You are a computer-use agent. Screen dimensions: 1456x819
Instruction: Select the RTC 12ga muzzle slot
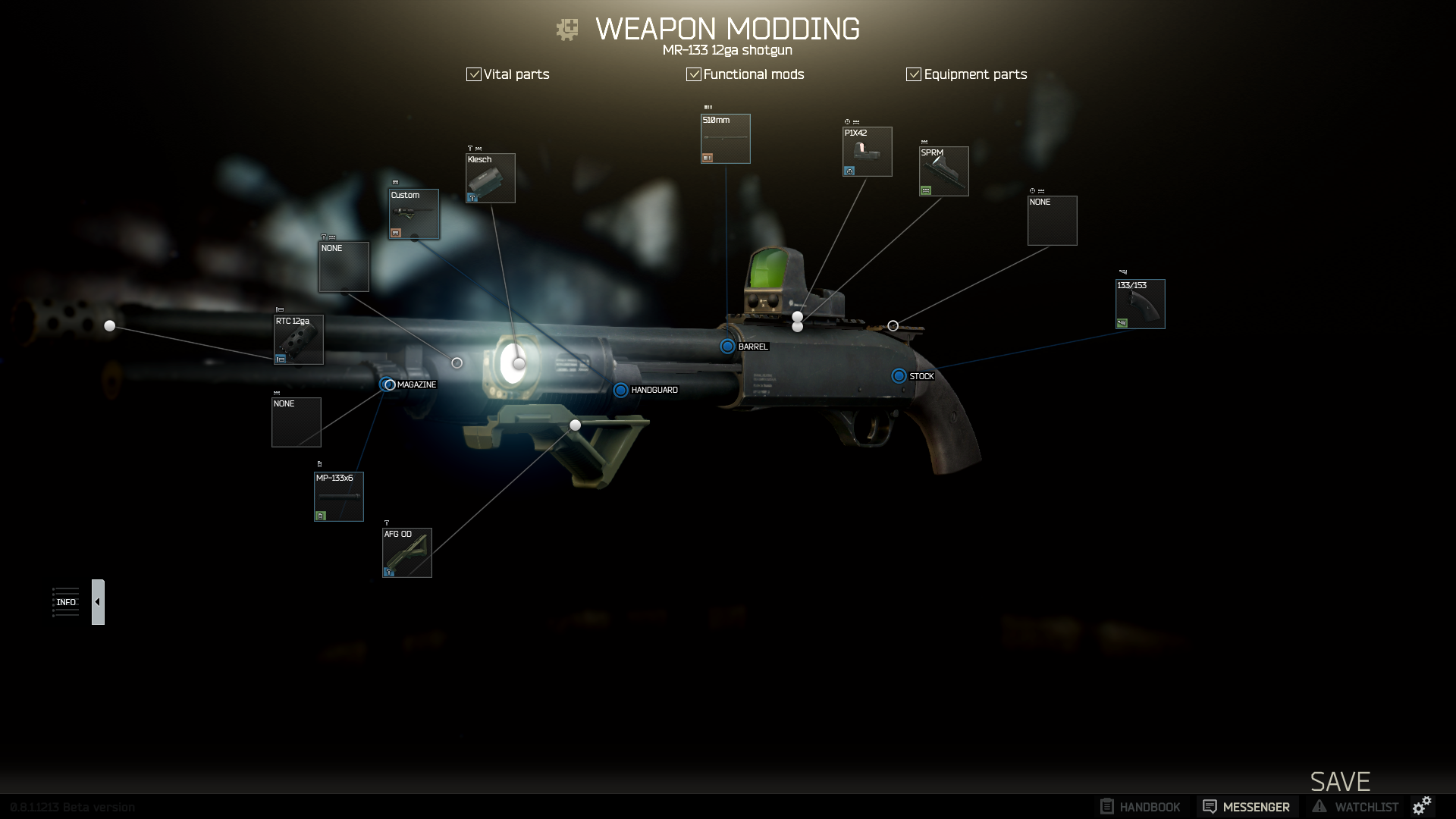(299, 340)
